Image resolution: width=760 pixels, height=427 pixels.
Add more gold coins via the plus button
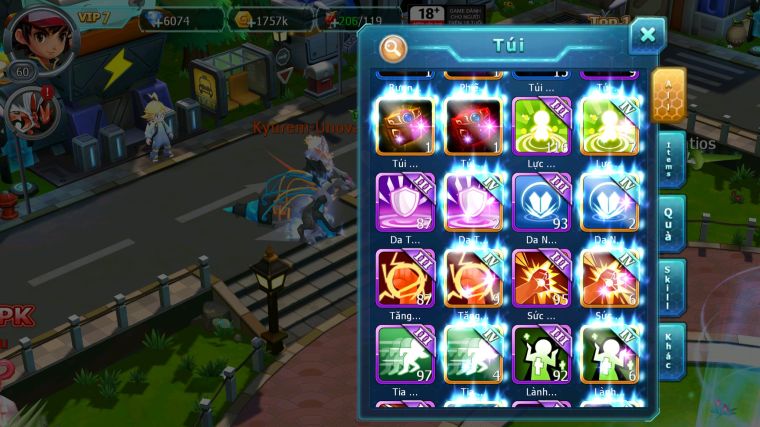[x=242, y=19]
